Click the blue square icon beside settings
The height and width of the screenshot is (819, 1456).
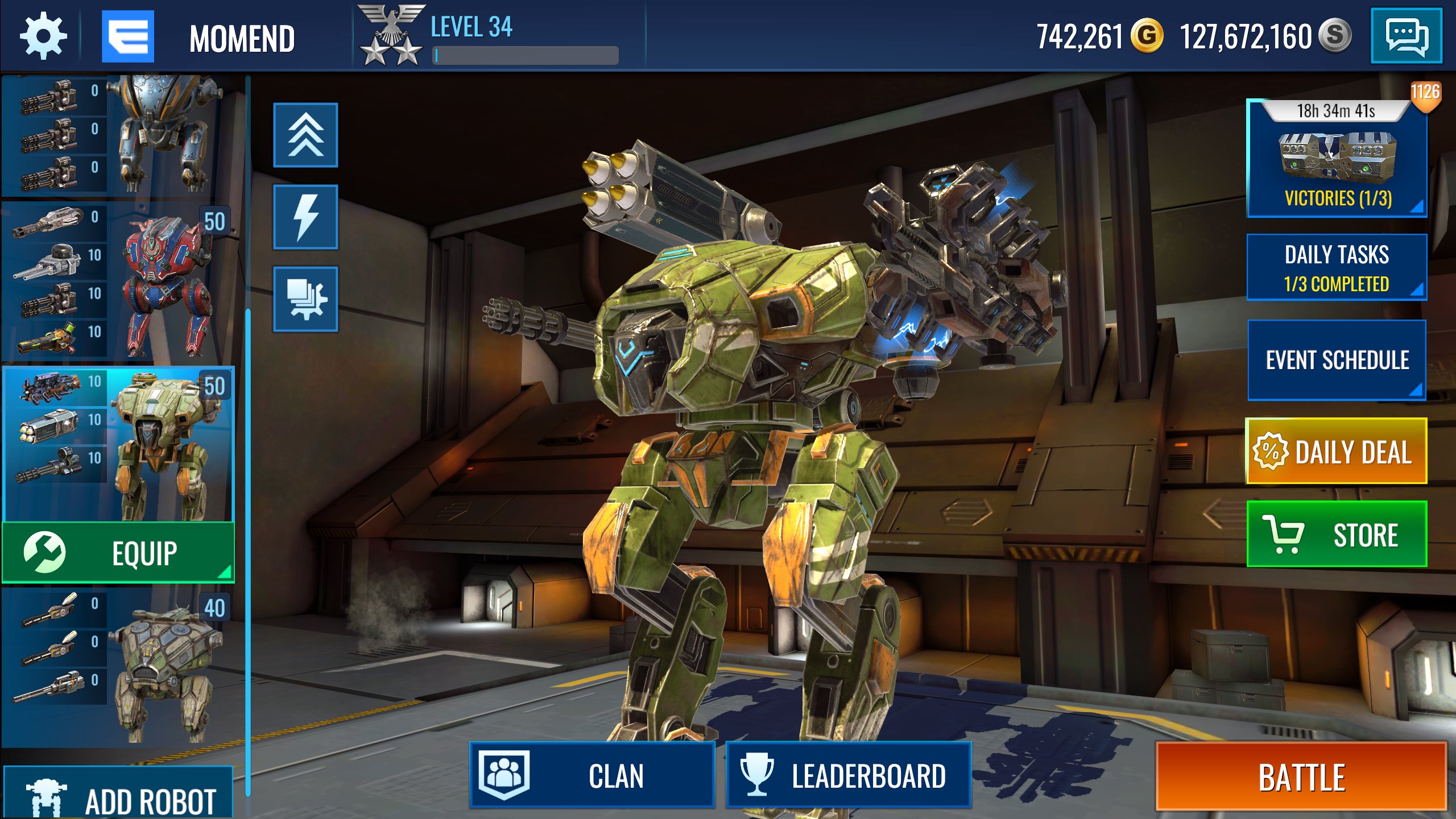pos(128,37)
